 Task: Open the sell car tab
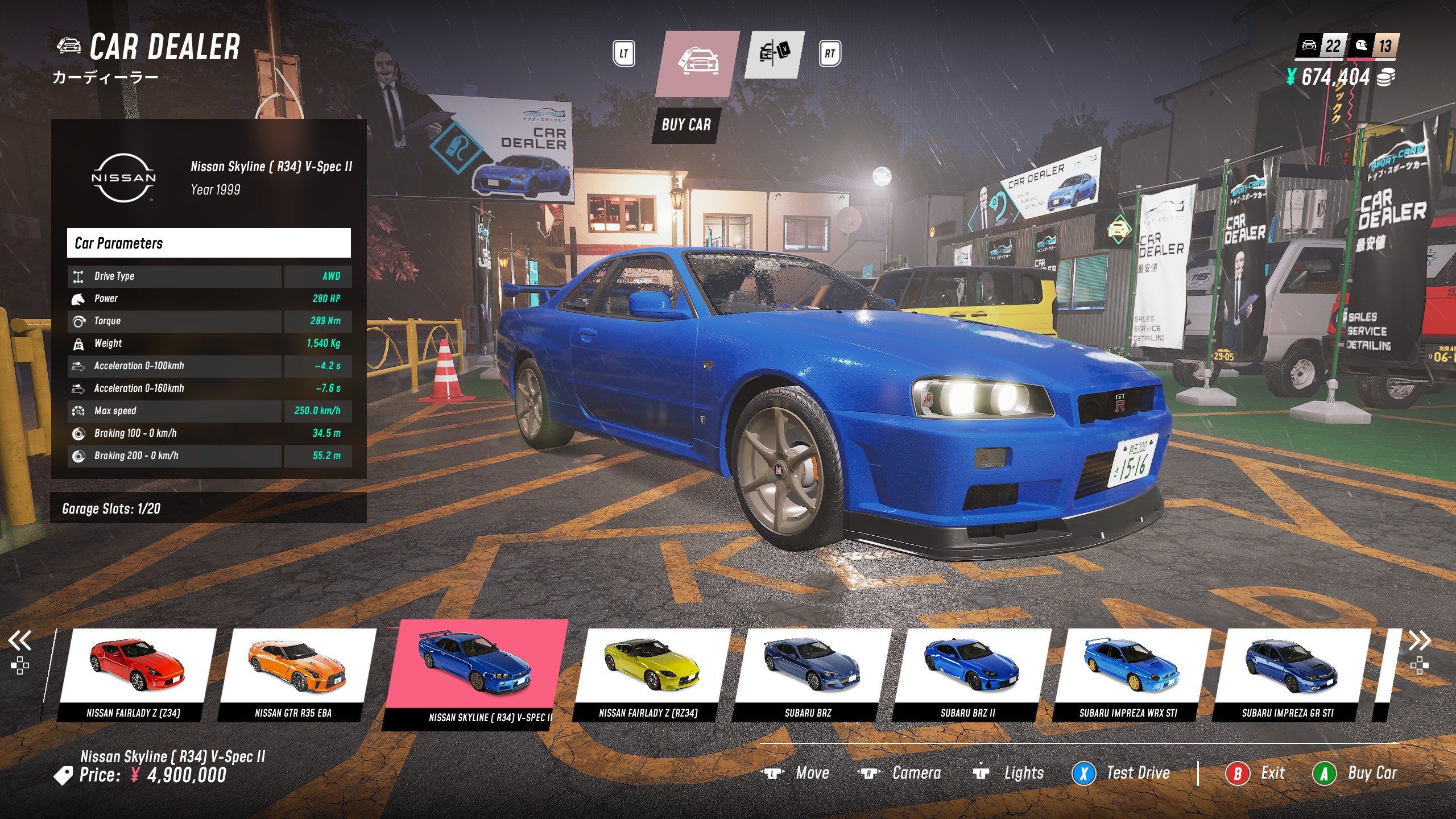click(775, 55)
